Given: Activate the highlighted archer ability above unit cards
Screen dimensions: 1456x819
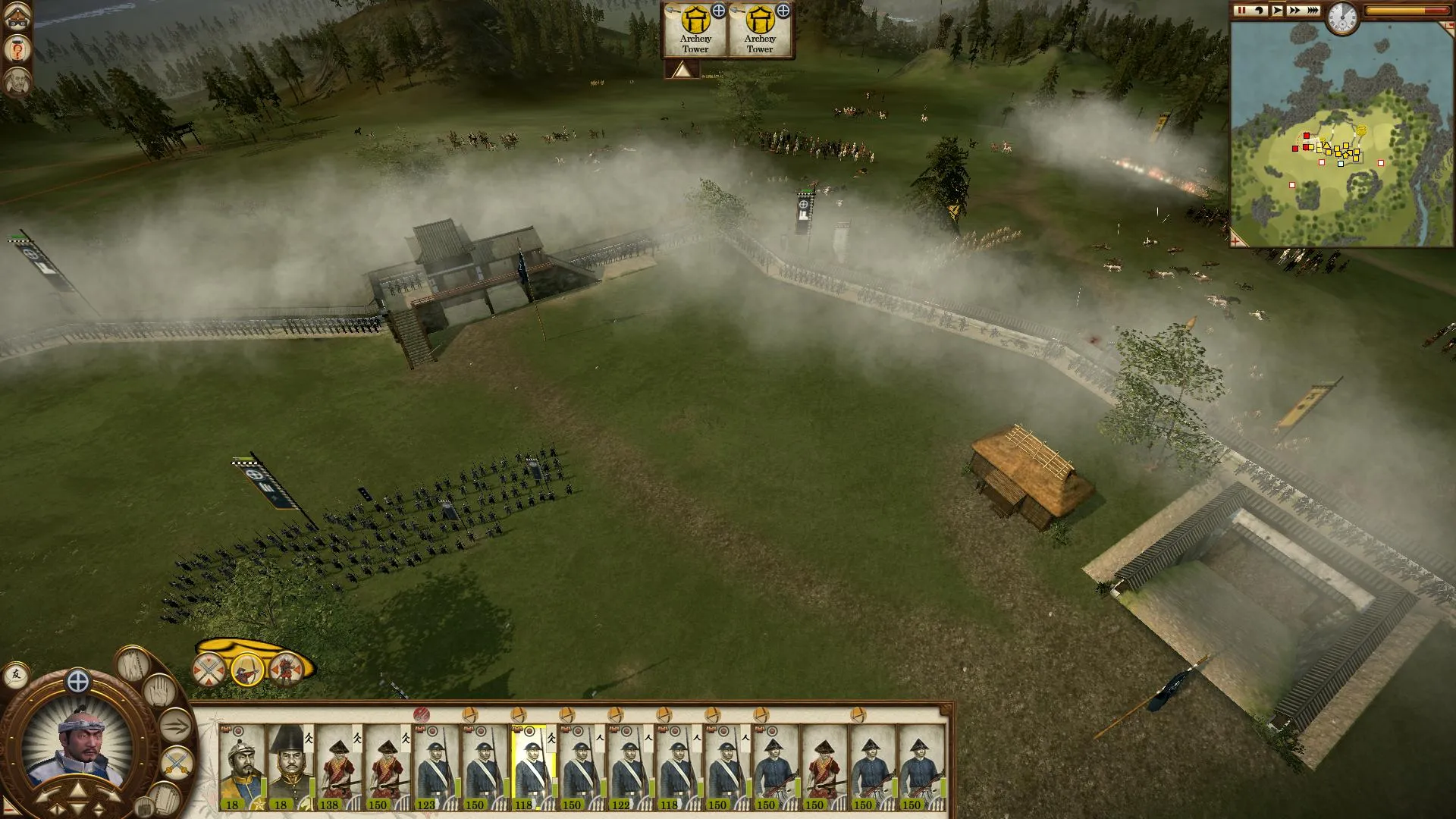Looking at the screenshot, I should (x=247, y=670).
